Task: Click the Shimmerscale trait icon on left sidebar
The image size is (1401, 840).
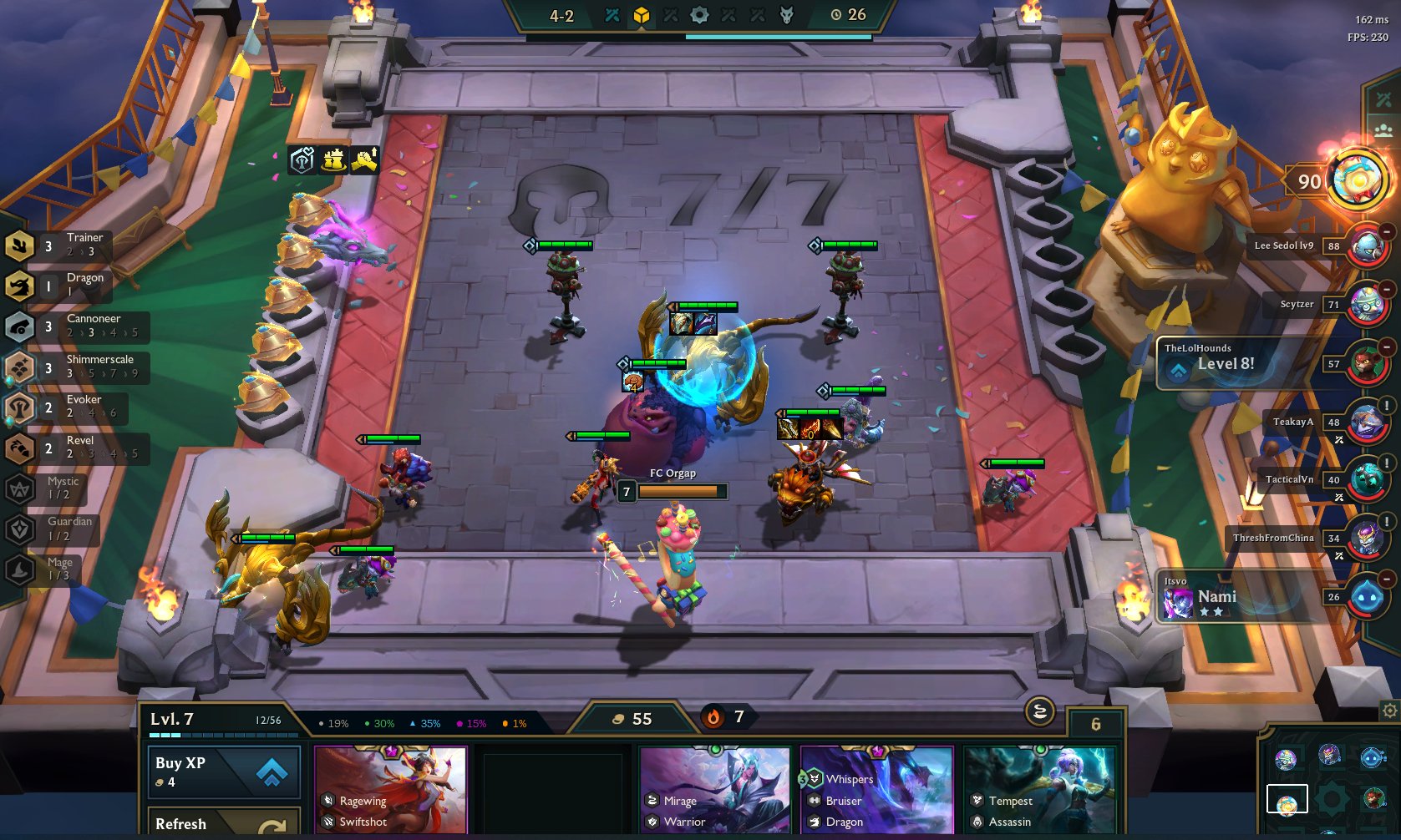Action: coord(18,367)
